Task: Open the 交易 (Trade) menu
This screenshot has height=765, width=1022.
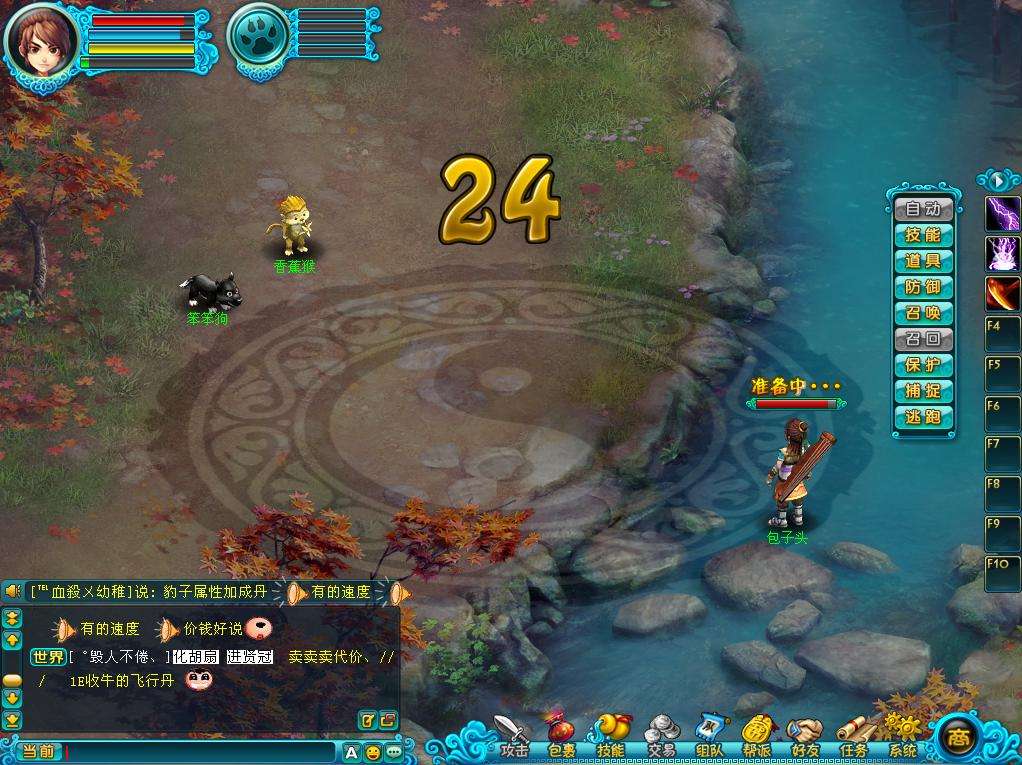Action: point(661,736)
